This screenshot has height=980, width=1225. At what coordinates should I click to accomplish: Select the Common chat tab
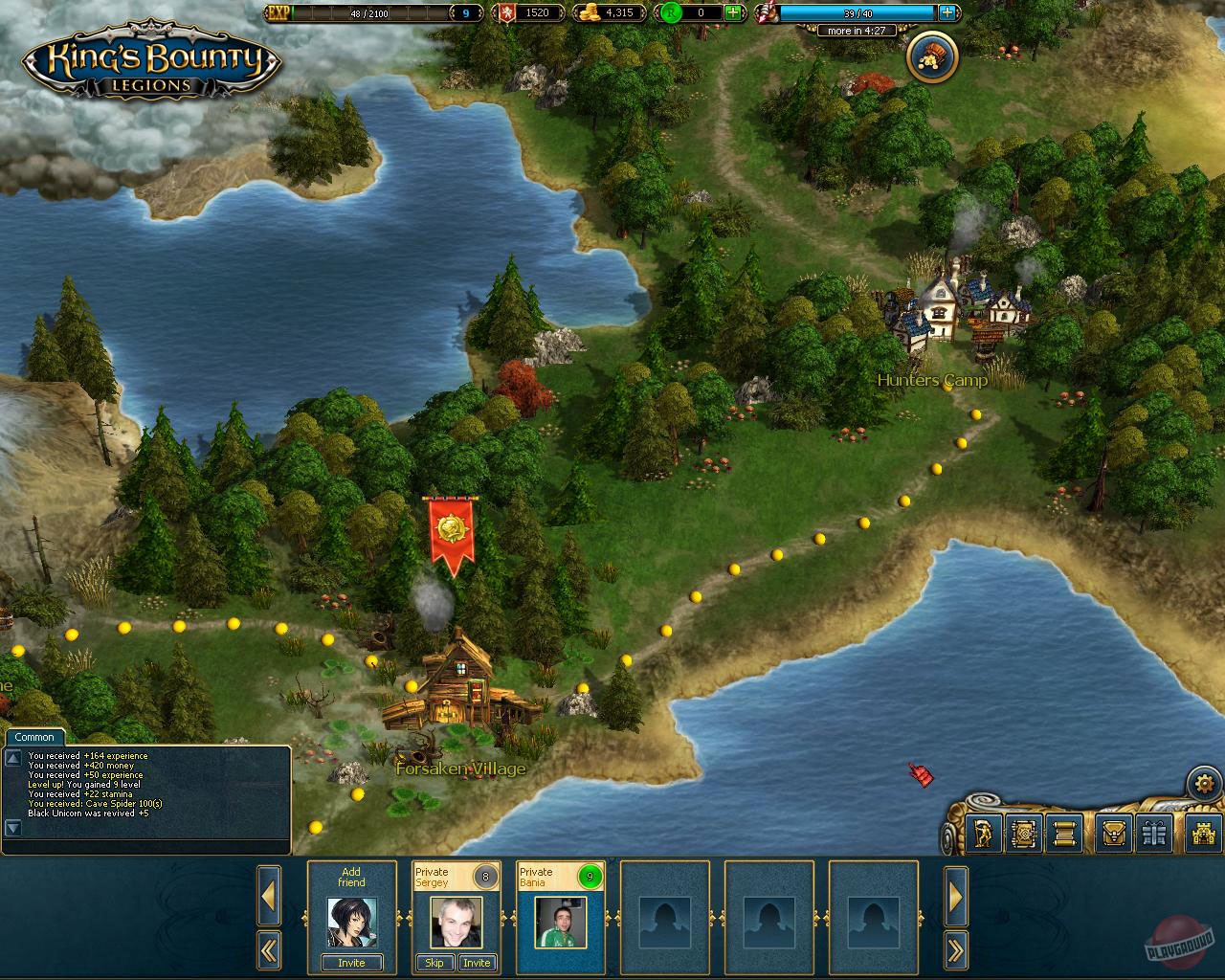[x=34, y=737]
